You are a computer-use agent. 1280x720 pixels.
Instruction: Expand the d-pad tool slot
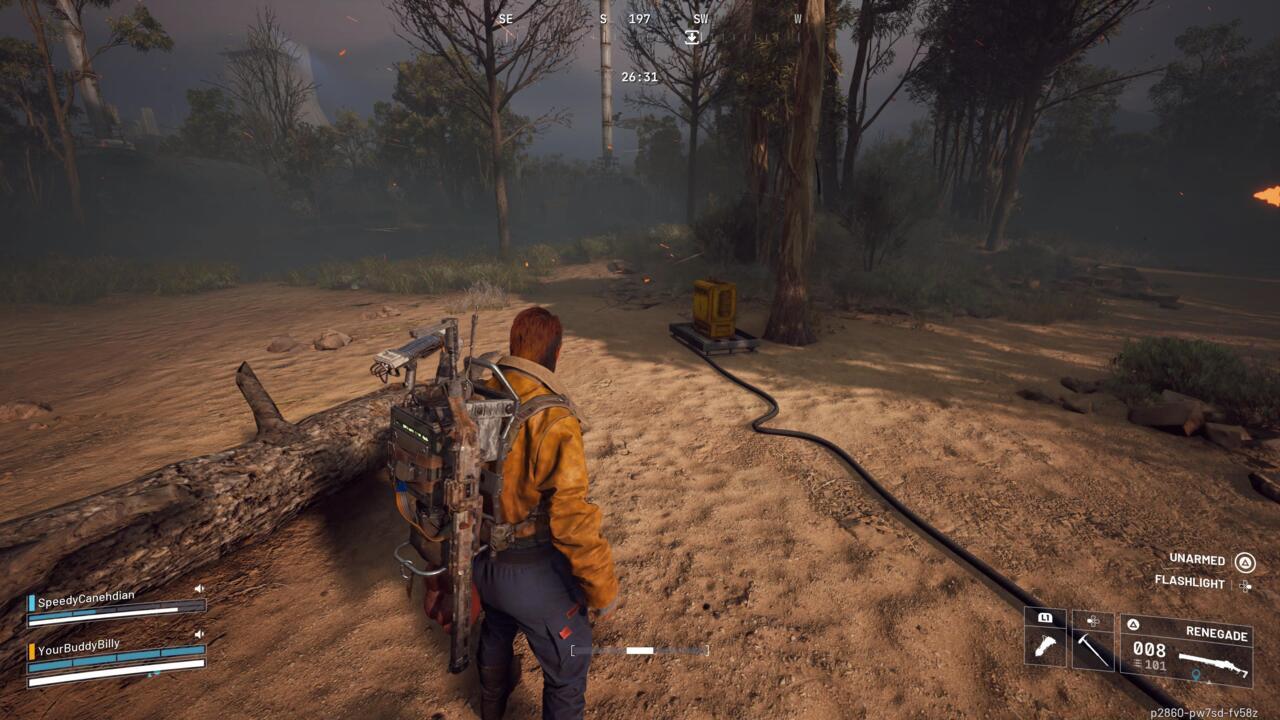pyautogui.click(x=1093, y=621)
